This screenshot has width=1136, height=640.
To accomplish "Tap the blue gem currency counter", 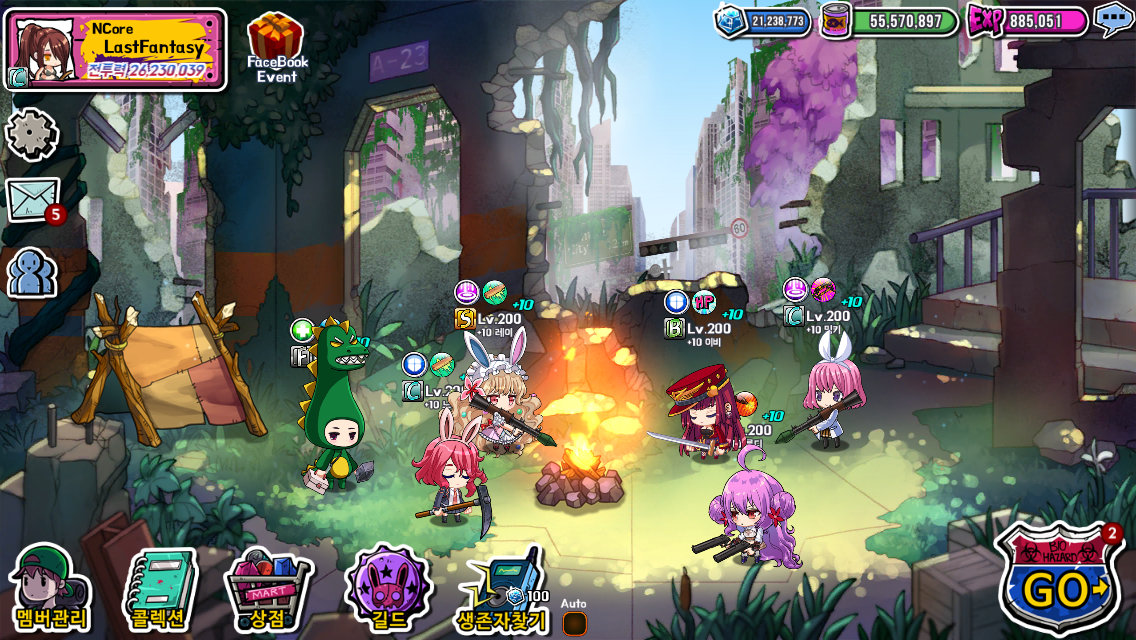I will (763, 21).
